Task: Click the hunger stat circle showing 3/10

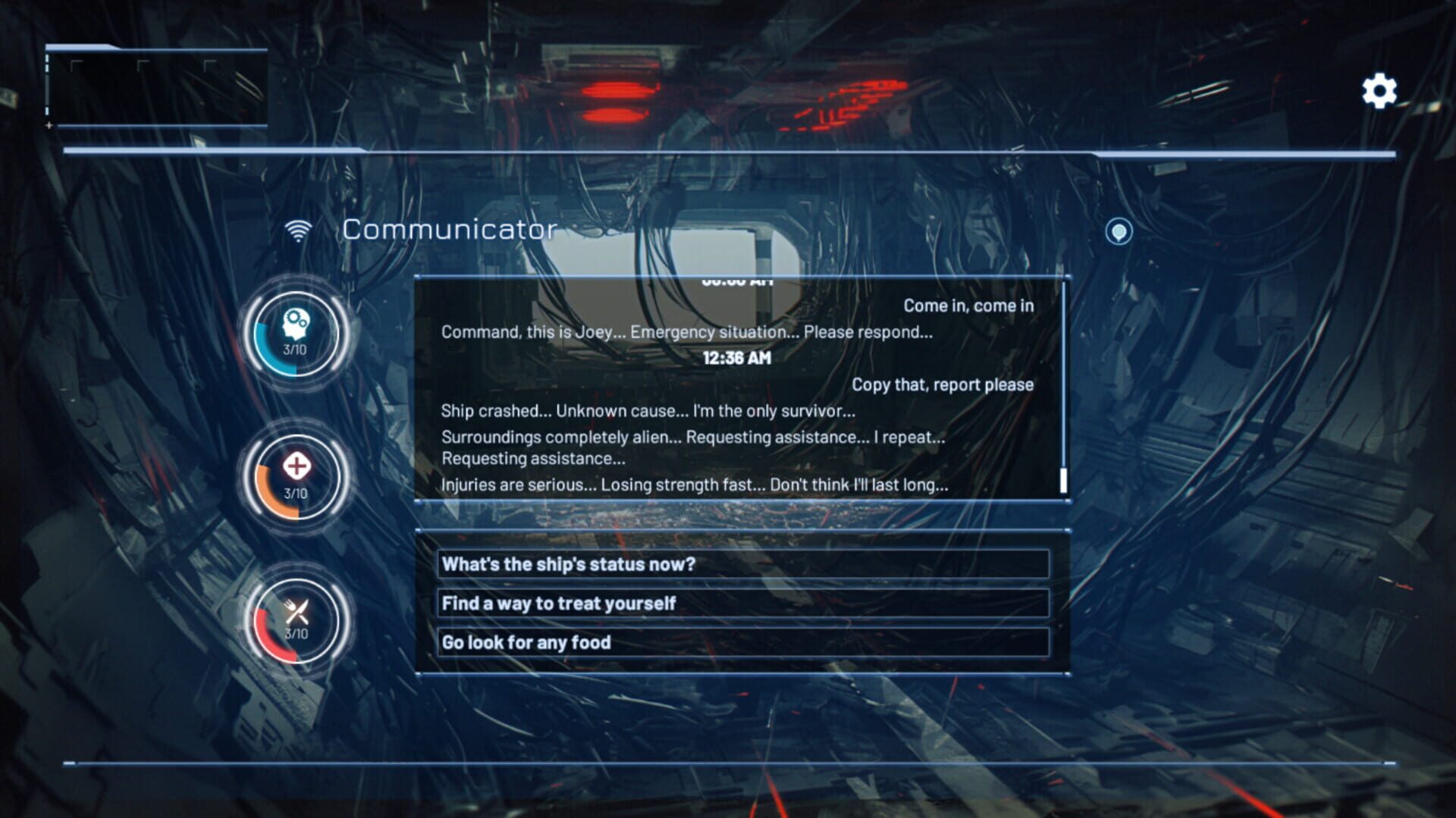Action: click(295, 622)
